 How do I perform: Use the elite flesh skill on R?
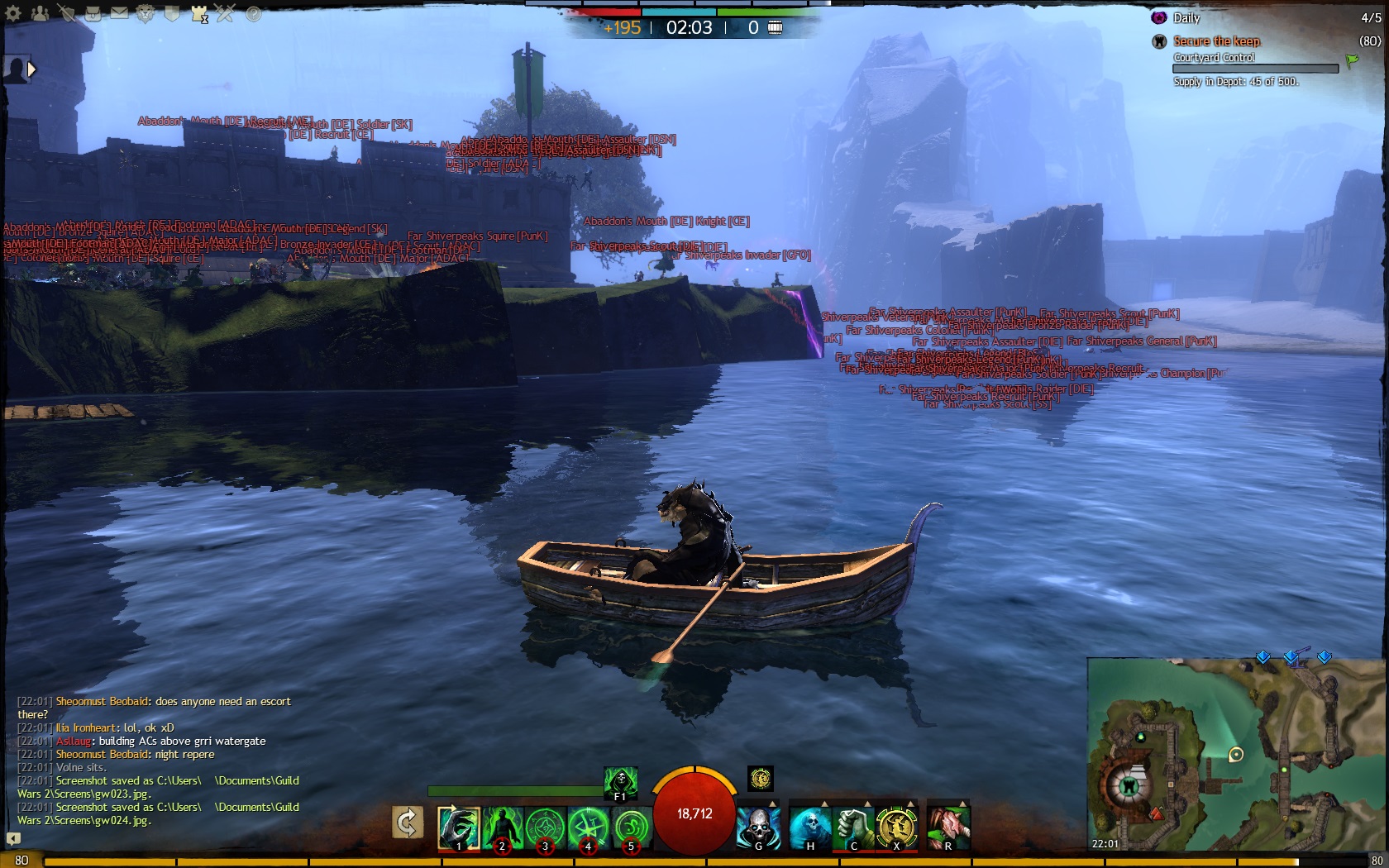click(x=947, y=827)
